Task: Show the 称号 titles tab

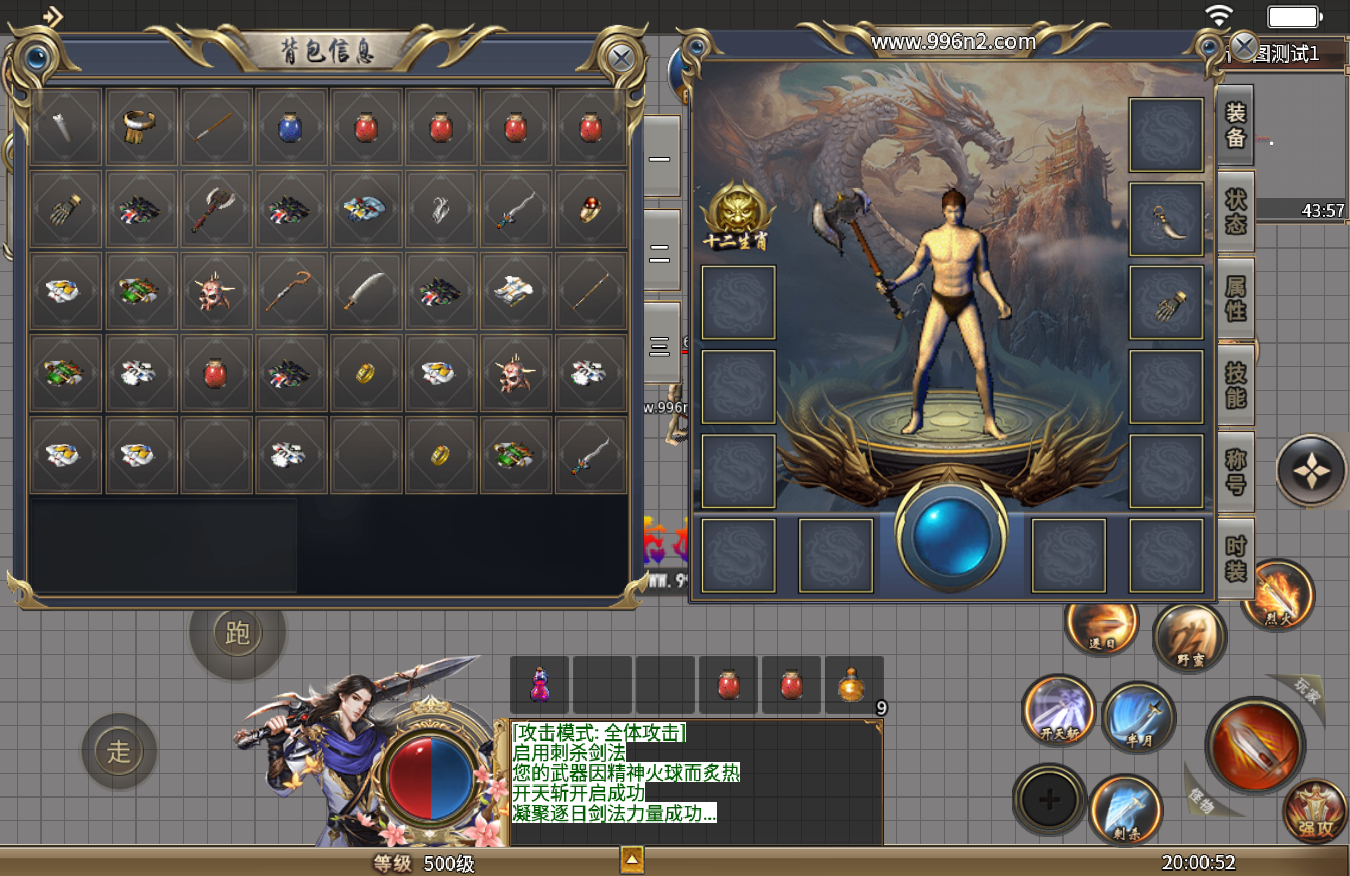Action: pos(1236,471)
